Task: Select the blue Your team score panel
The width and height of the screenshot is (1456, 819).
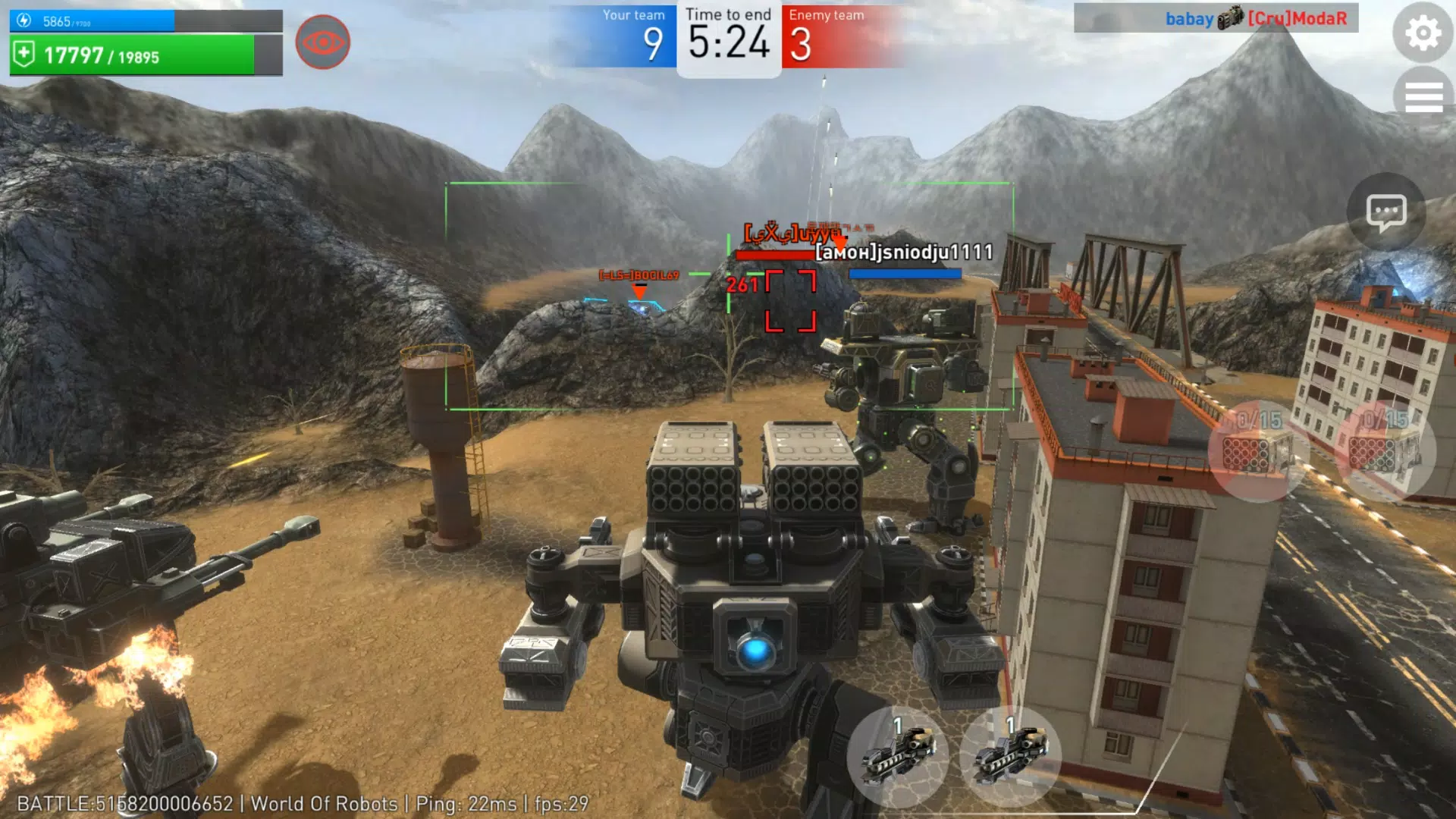Action: (631, 34)
